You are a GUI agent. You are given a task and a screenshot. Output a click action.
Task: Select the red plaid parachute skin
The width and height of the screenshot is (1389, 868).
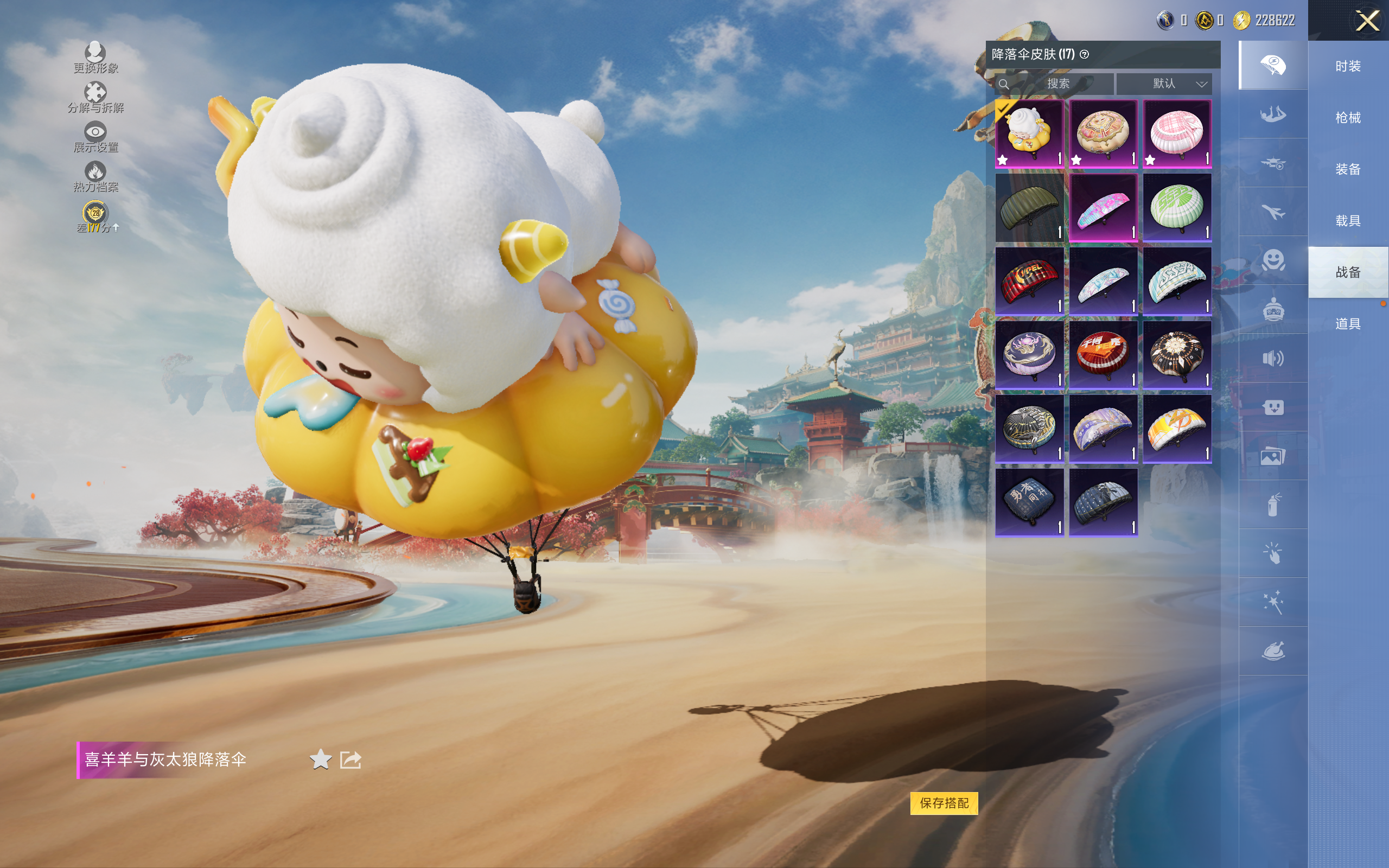pyautogui.click(x=1029, y=282)
